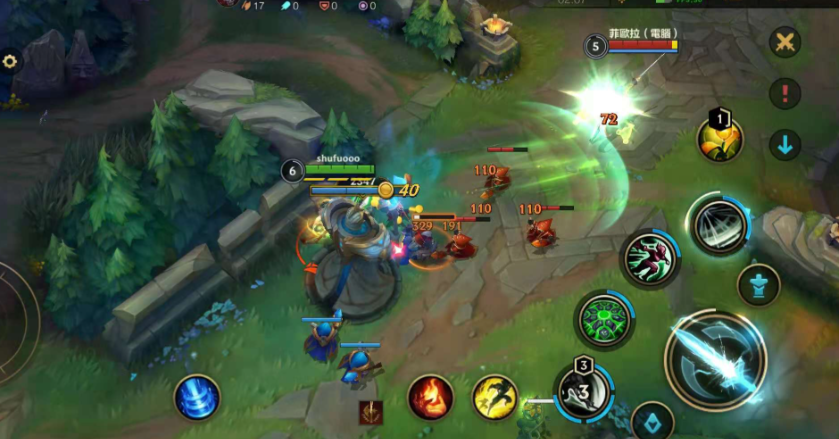Send the red exclamation danger ping

pos(785,94)
